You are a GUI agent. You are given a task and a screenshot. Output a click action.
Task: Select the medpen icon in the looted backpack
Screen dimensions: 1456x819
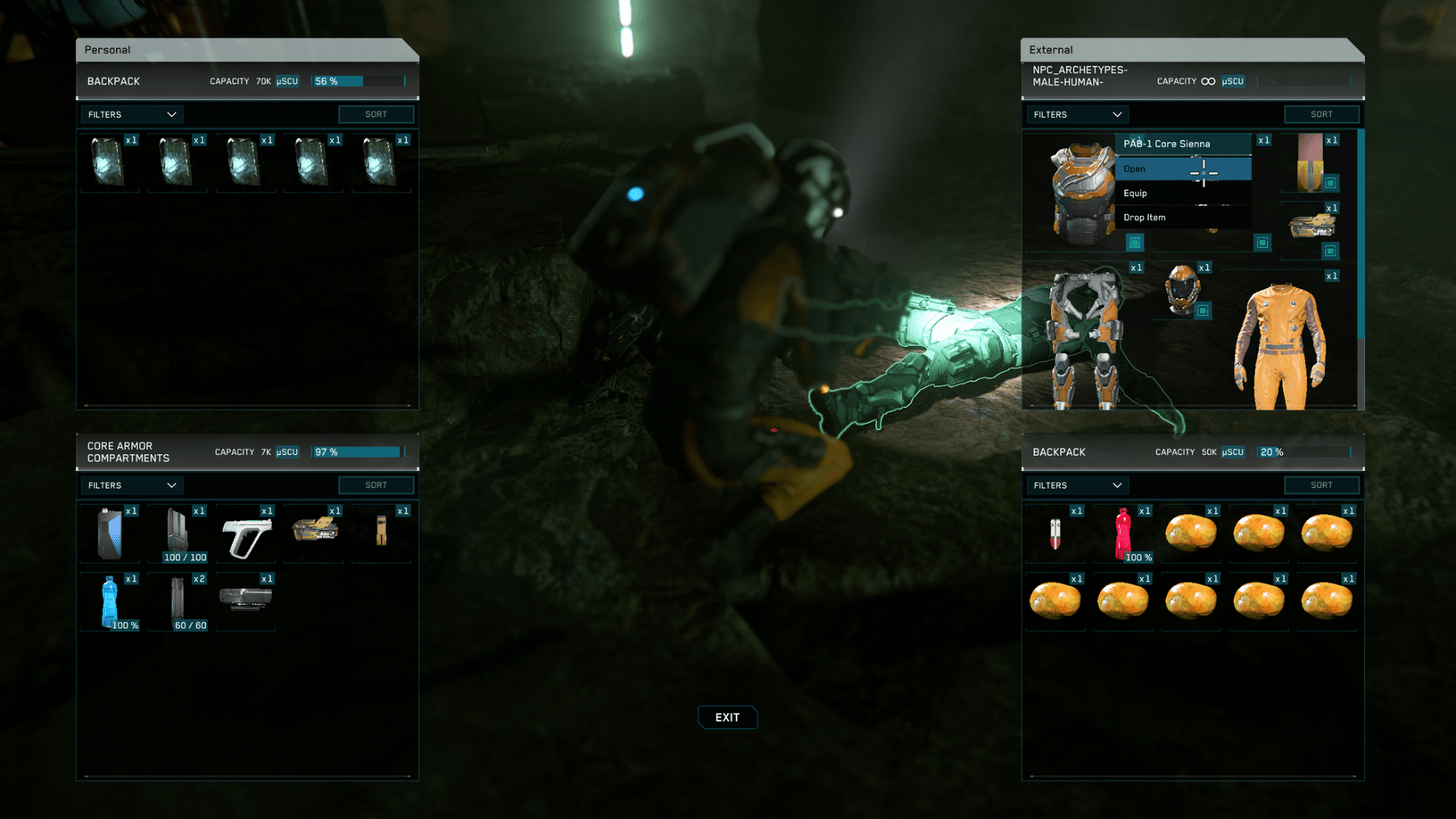pyautogui.click(x=1055, y=533)
